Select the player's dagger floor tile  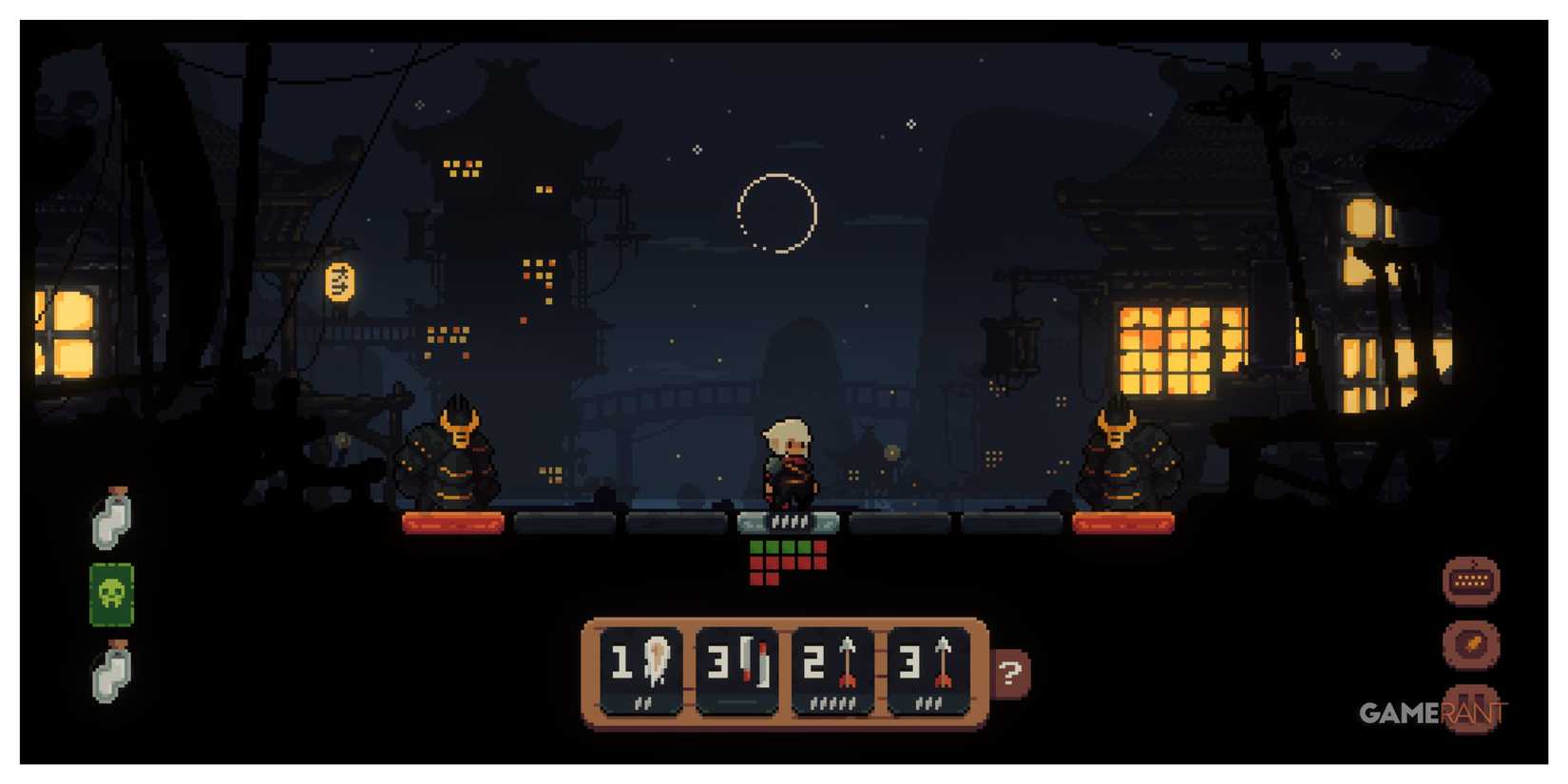(x=789, y=521)
